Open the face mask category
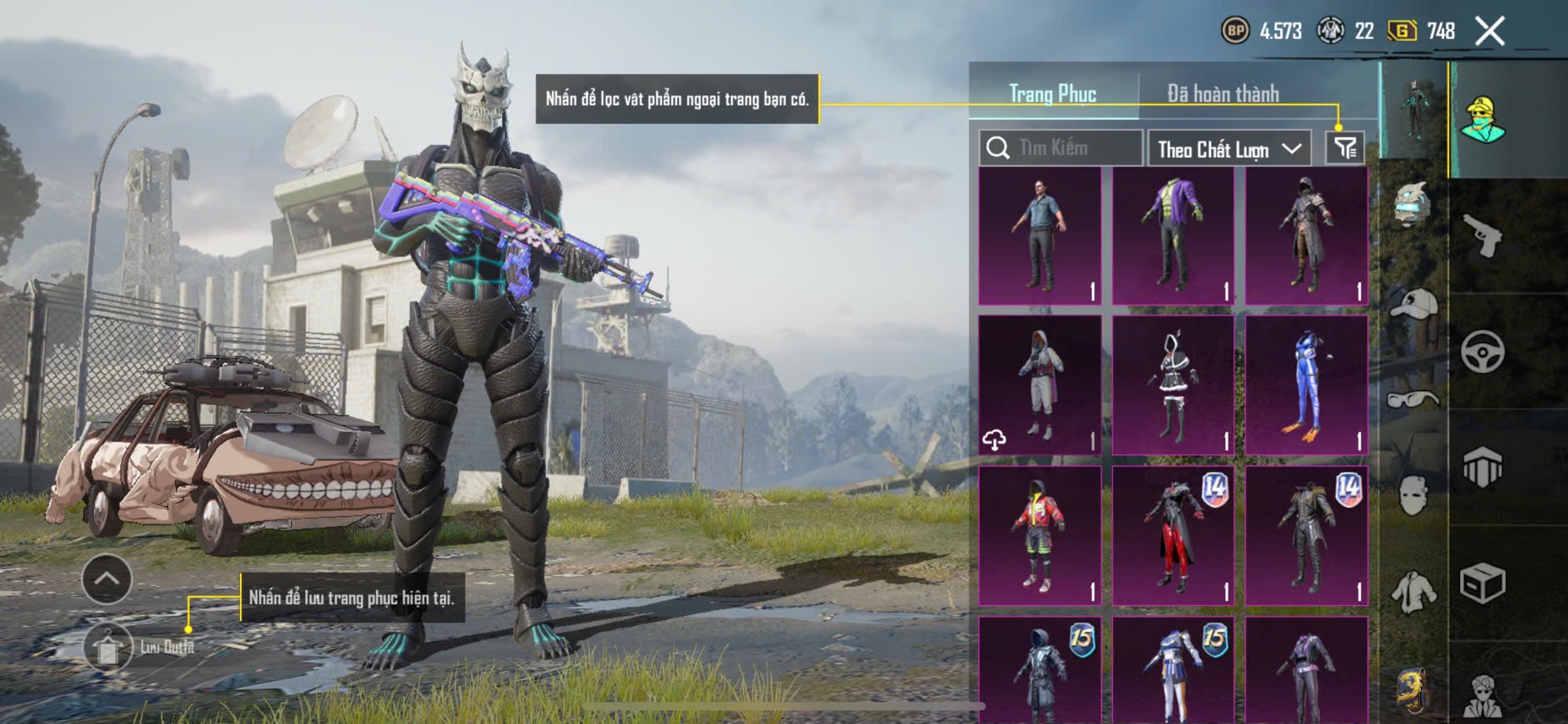Screen dimensions: 1568x724 (x=1413, y=497)
